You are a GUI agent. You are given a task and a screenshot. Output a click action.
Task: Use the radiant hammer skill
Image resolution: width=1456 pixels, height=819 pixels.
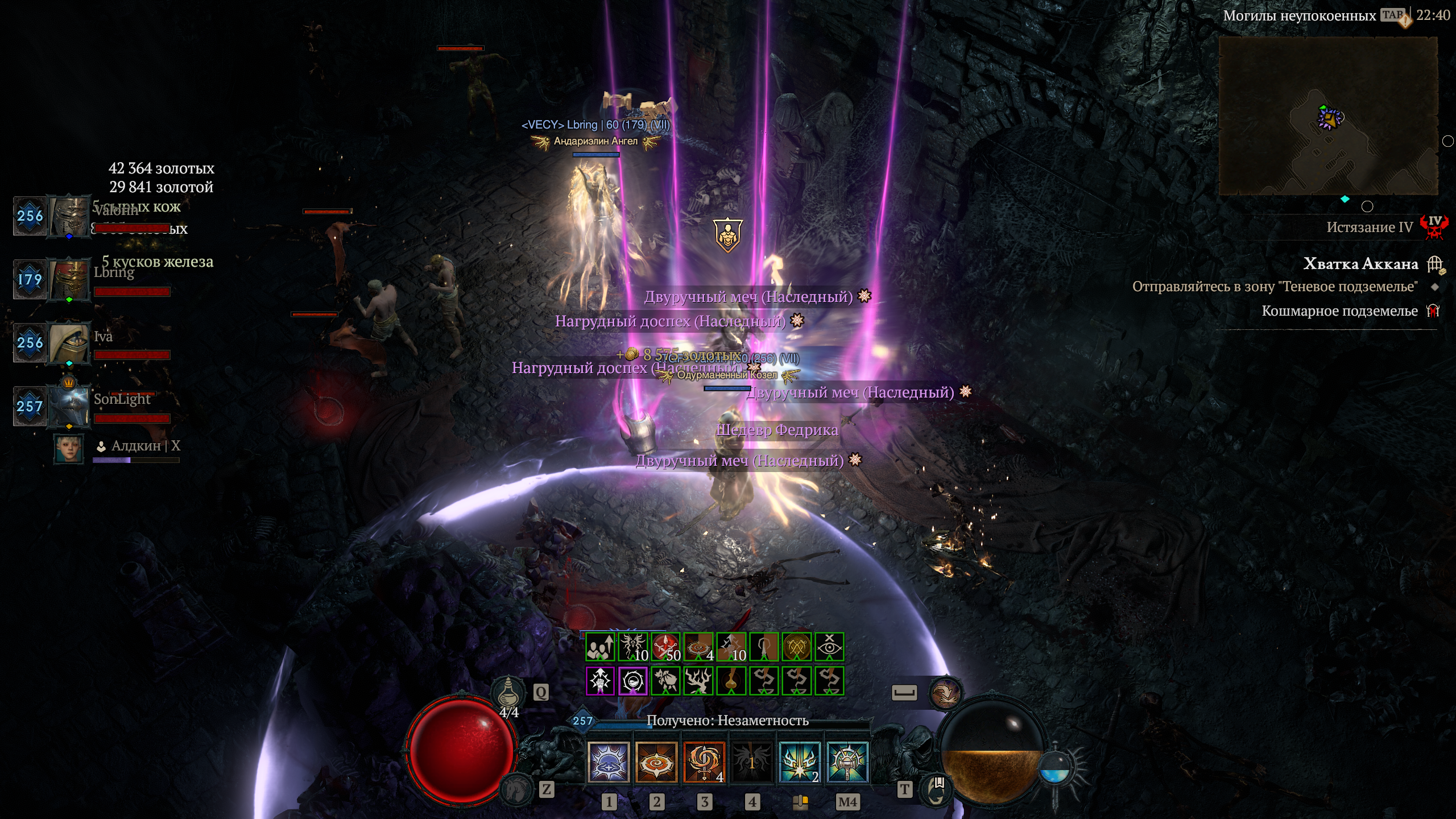pyautogui.click(x=847, y=762)
